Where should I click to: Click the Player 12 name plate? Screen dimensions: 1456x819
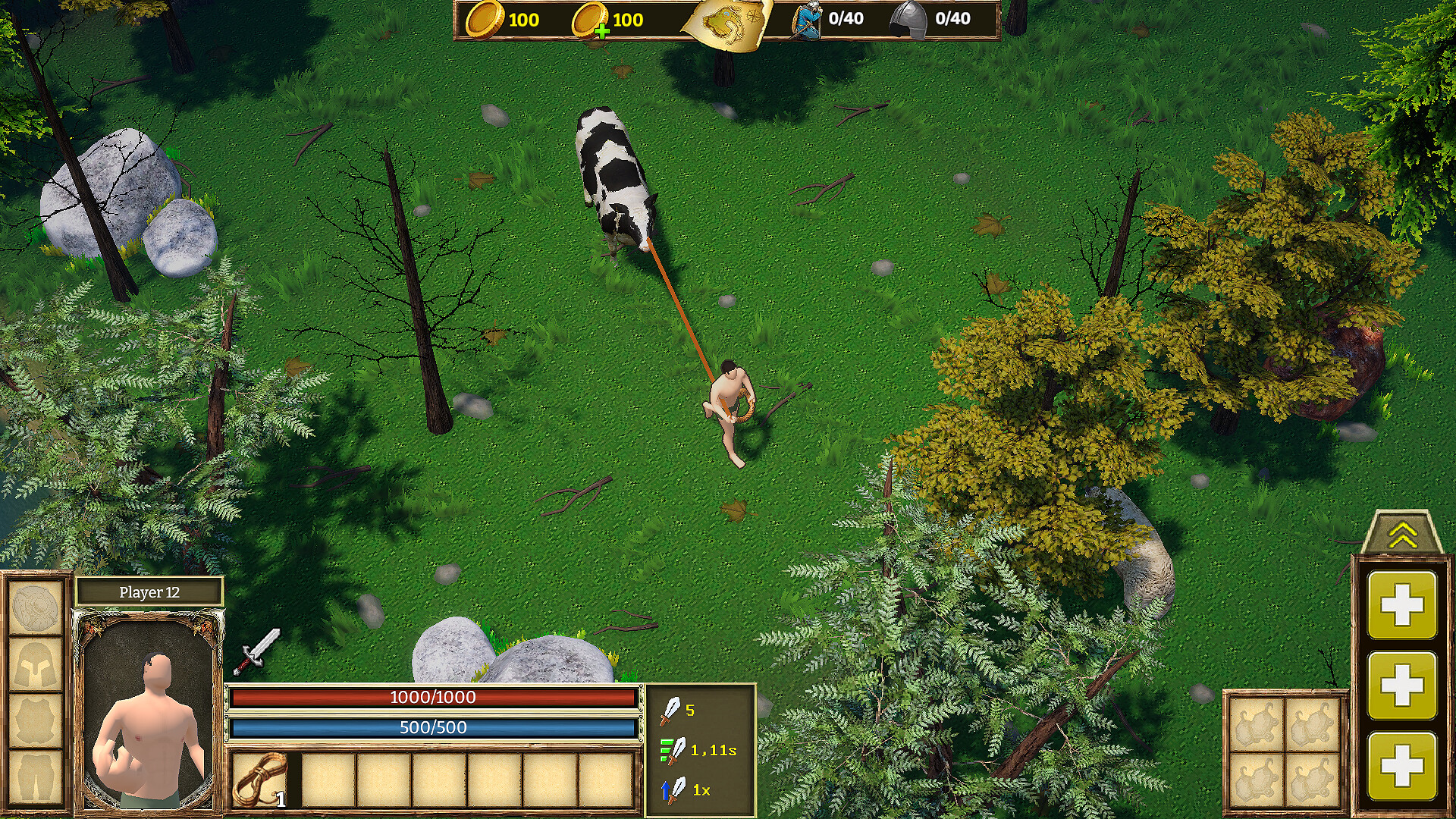pos(150,593)
